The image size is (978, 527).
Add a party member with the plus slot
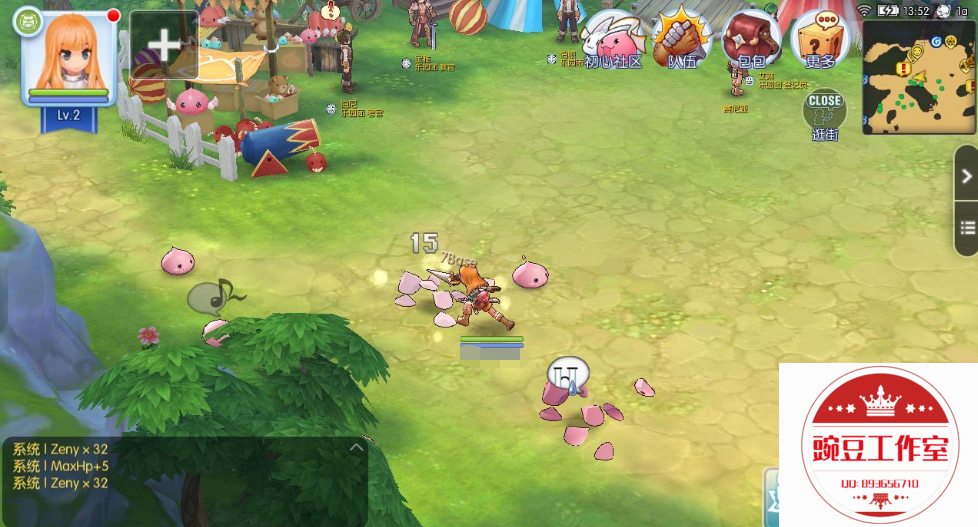163,45
